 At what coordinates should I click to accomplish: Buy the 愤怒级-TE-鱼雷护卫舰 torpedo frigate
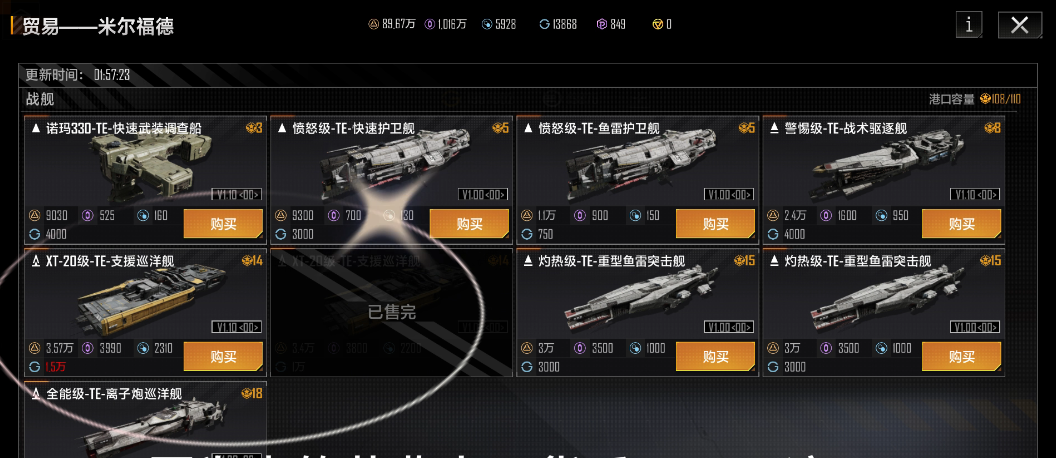coord(715,223)
